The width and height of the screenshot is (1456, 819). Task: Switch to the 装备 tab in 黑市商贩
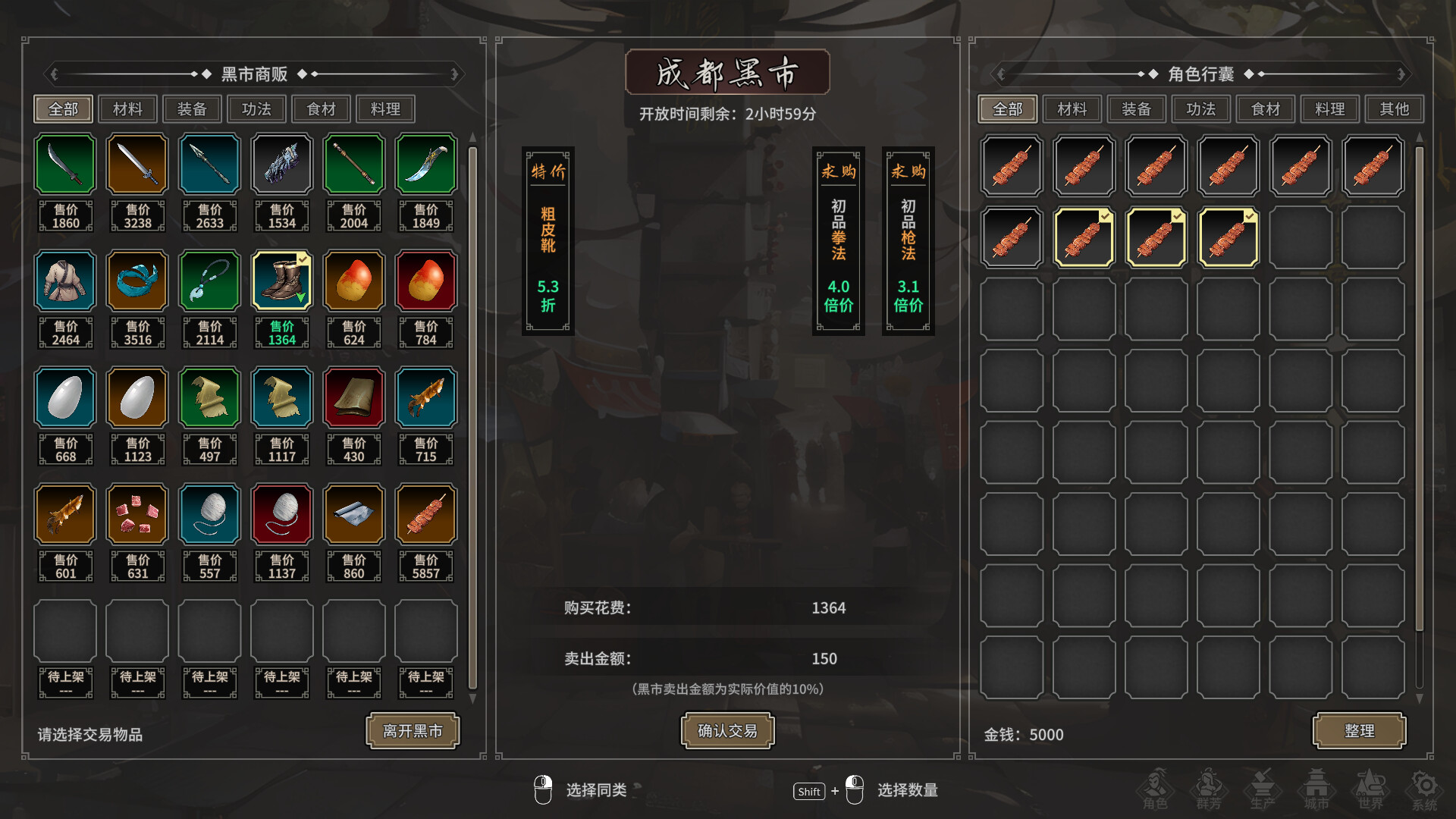[x=192, y=108]
